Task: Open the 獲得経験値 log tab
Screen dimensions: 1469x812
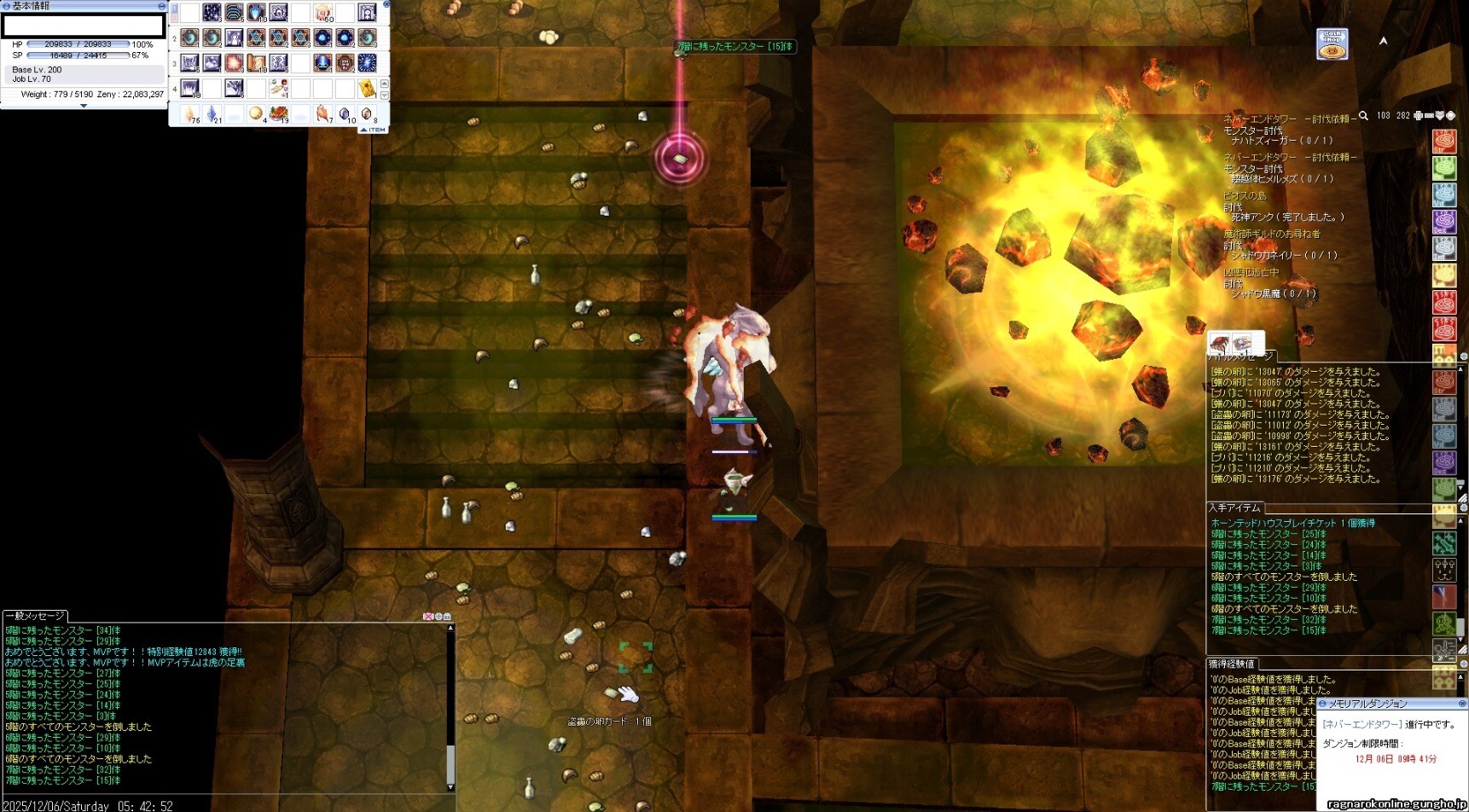Action: click(x=1231, y=664)
